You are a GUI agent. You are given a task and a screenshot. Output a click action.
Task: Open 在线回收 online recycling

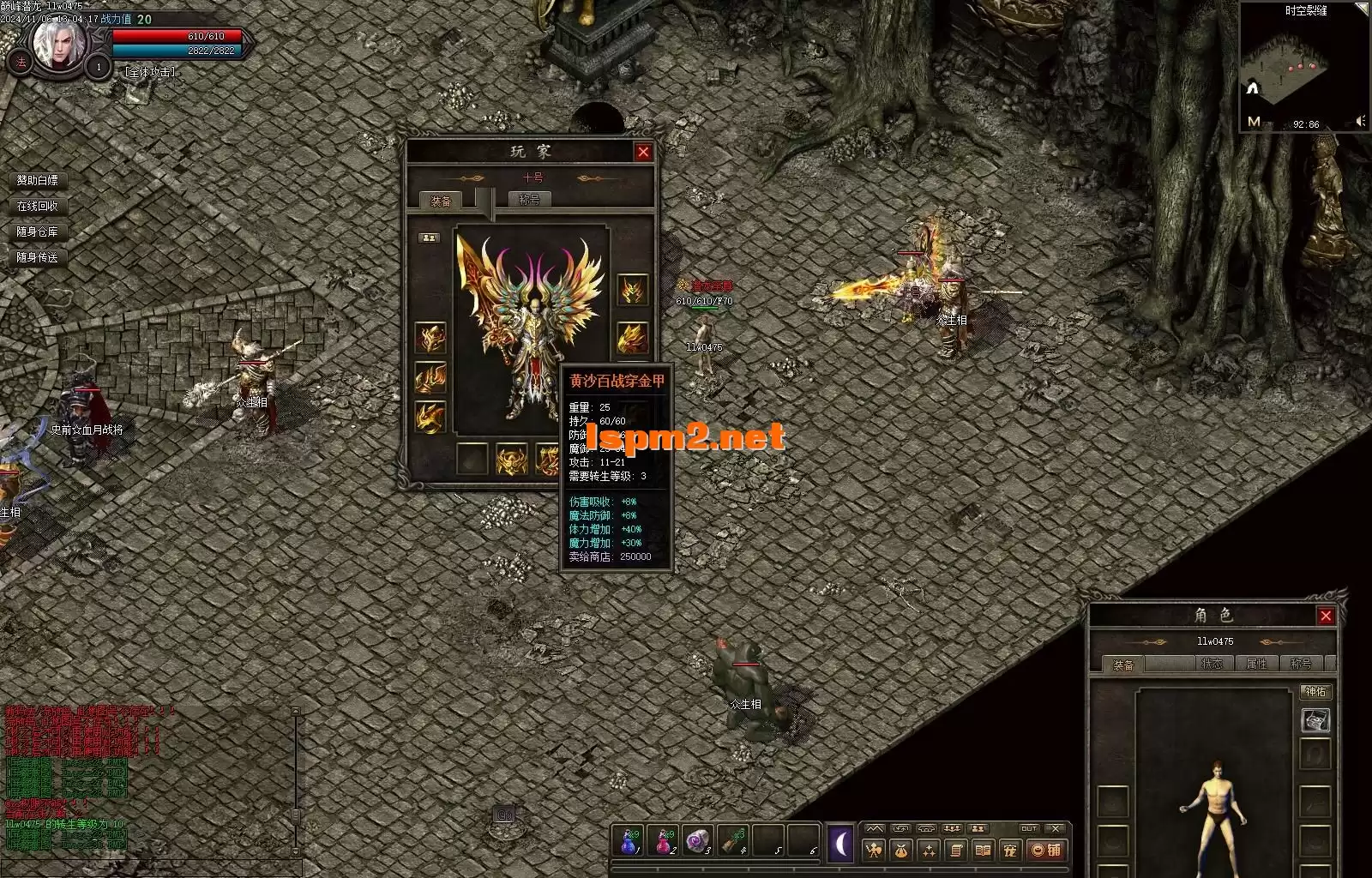38,206
